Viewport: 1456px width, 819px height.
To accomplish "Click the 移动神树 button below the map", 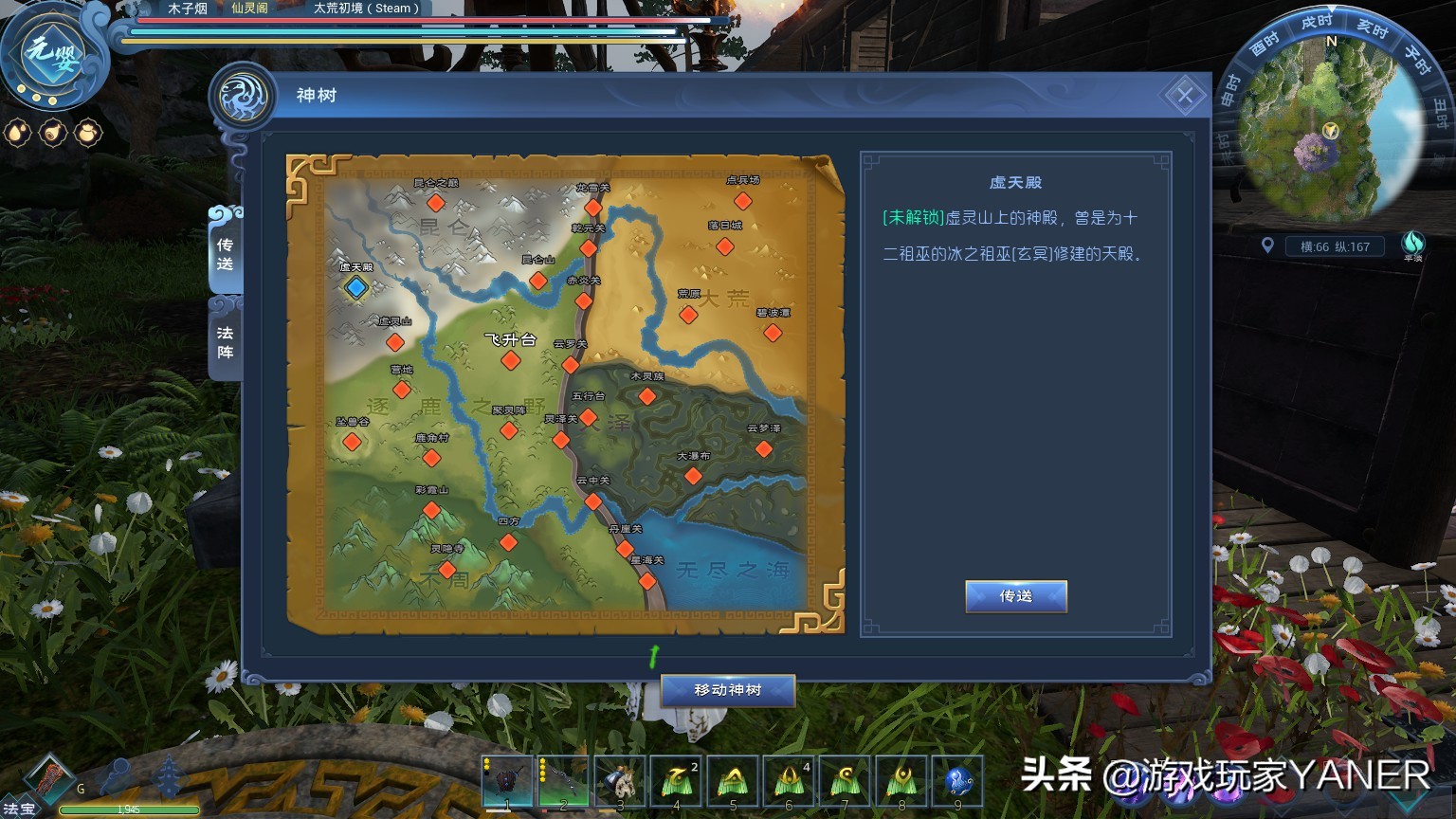I will [x=726, y=690].
